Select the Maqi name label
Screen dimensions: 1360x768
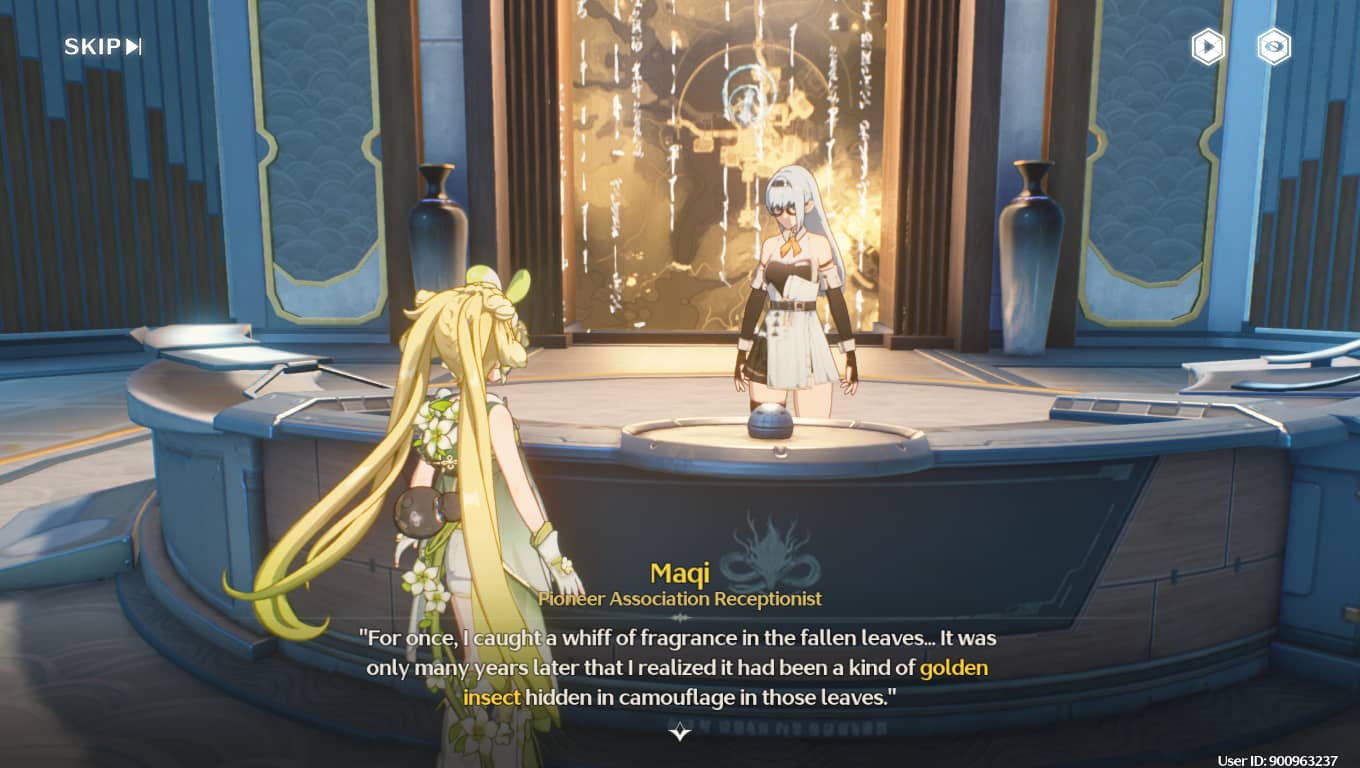tap(679, 573)
